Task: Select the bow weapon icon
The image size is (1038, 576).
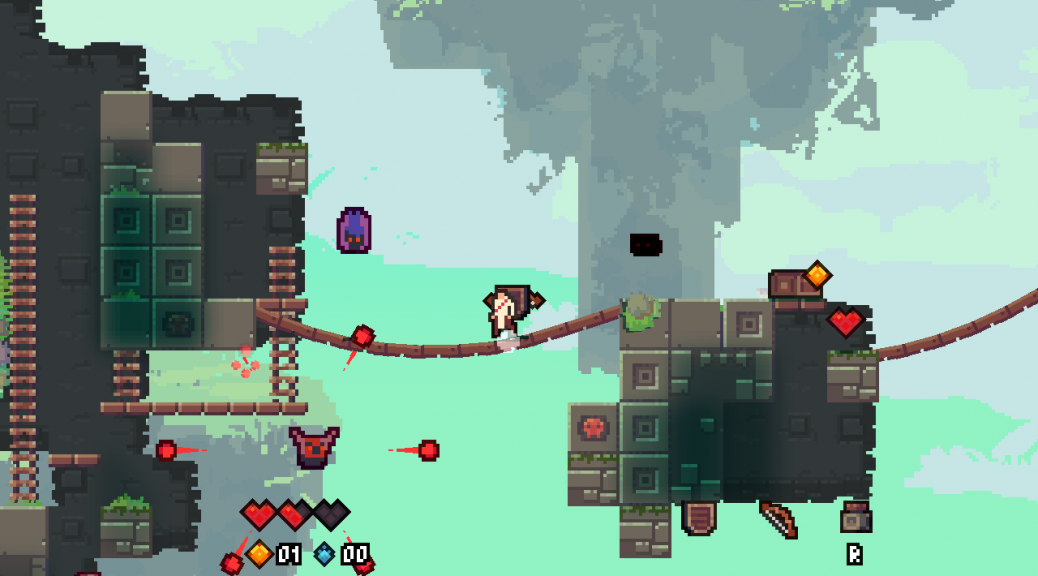Action: click(778, 519)
